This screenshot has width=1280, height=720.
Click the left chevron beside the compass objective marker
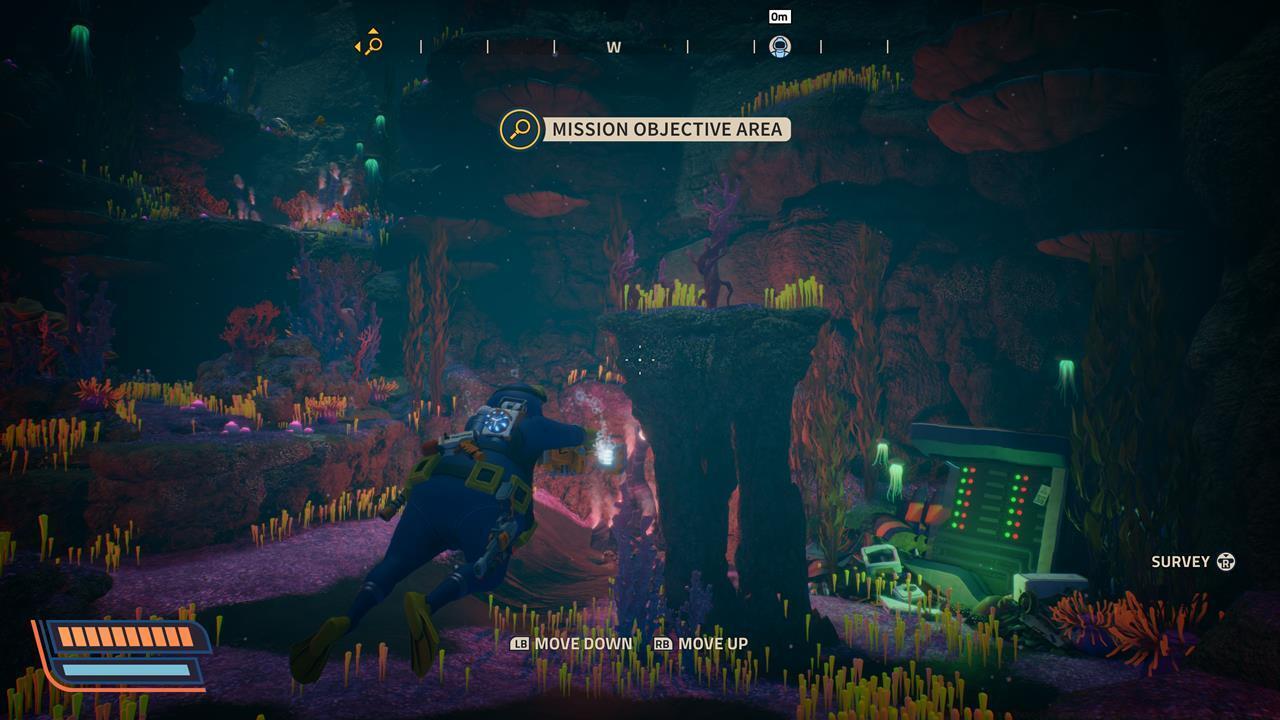(x=355, y=44)
